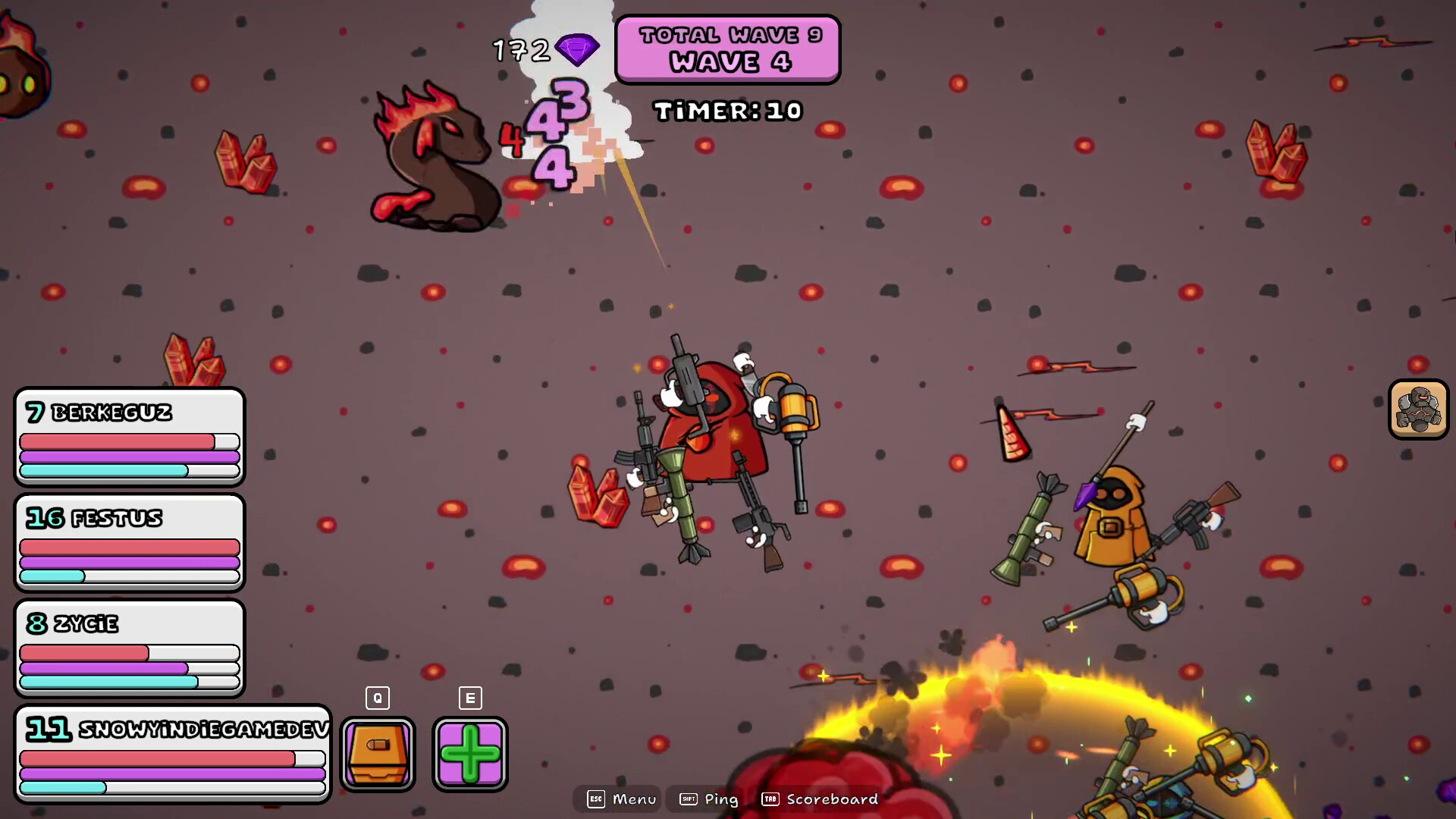
Task: Click the E keybind badge above the health ability
Action: tap(469, 698)
